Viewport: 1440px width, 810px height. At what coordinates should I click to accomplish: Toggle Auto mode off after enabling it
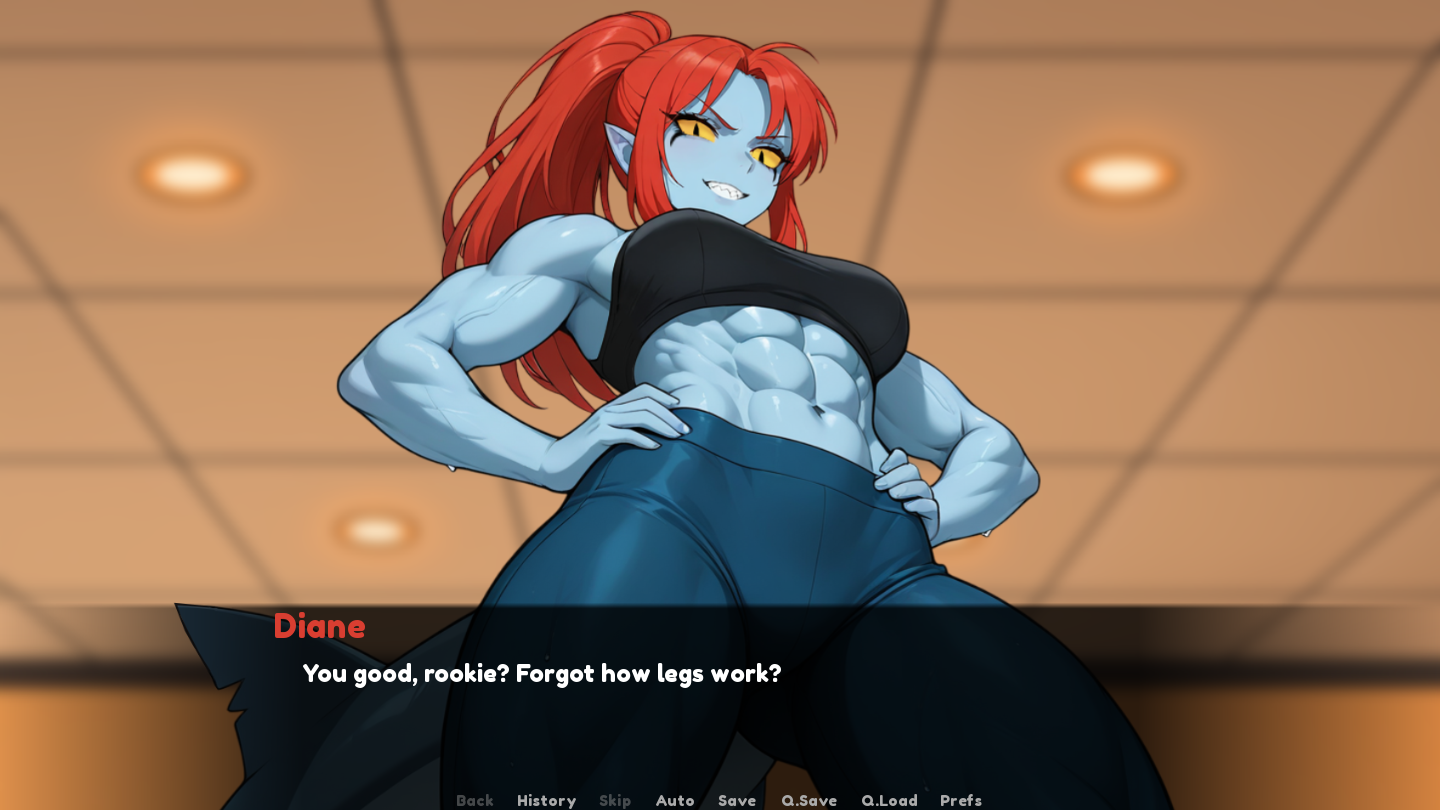674,800
